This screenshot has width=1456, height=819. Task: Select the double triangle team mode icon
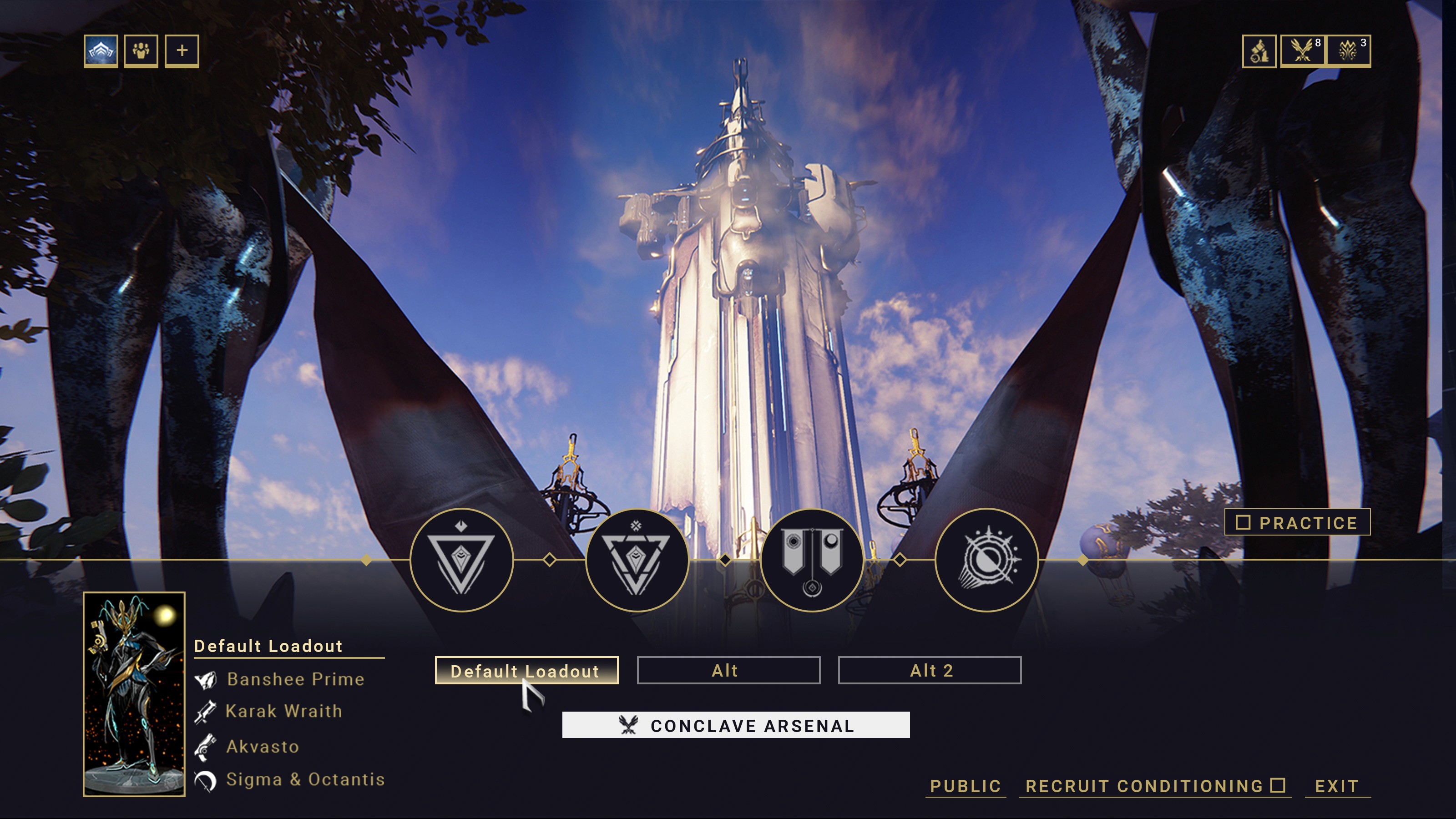(637, 560)
